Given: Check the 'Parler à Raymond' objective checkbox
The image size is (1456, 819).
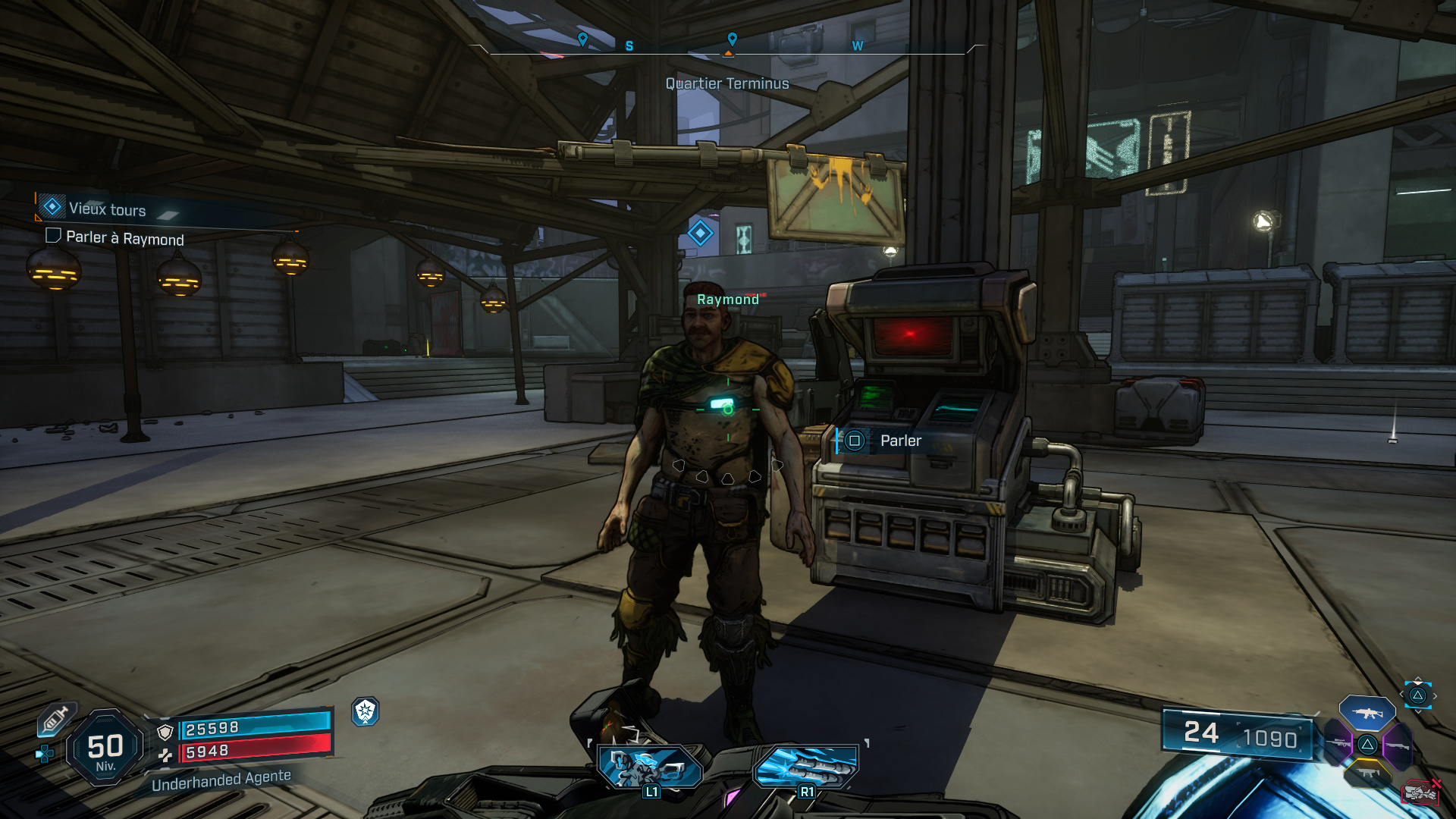Looking at the screenshot, I should (x=53, y=238).
